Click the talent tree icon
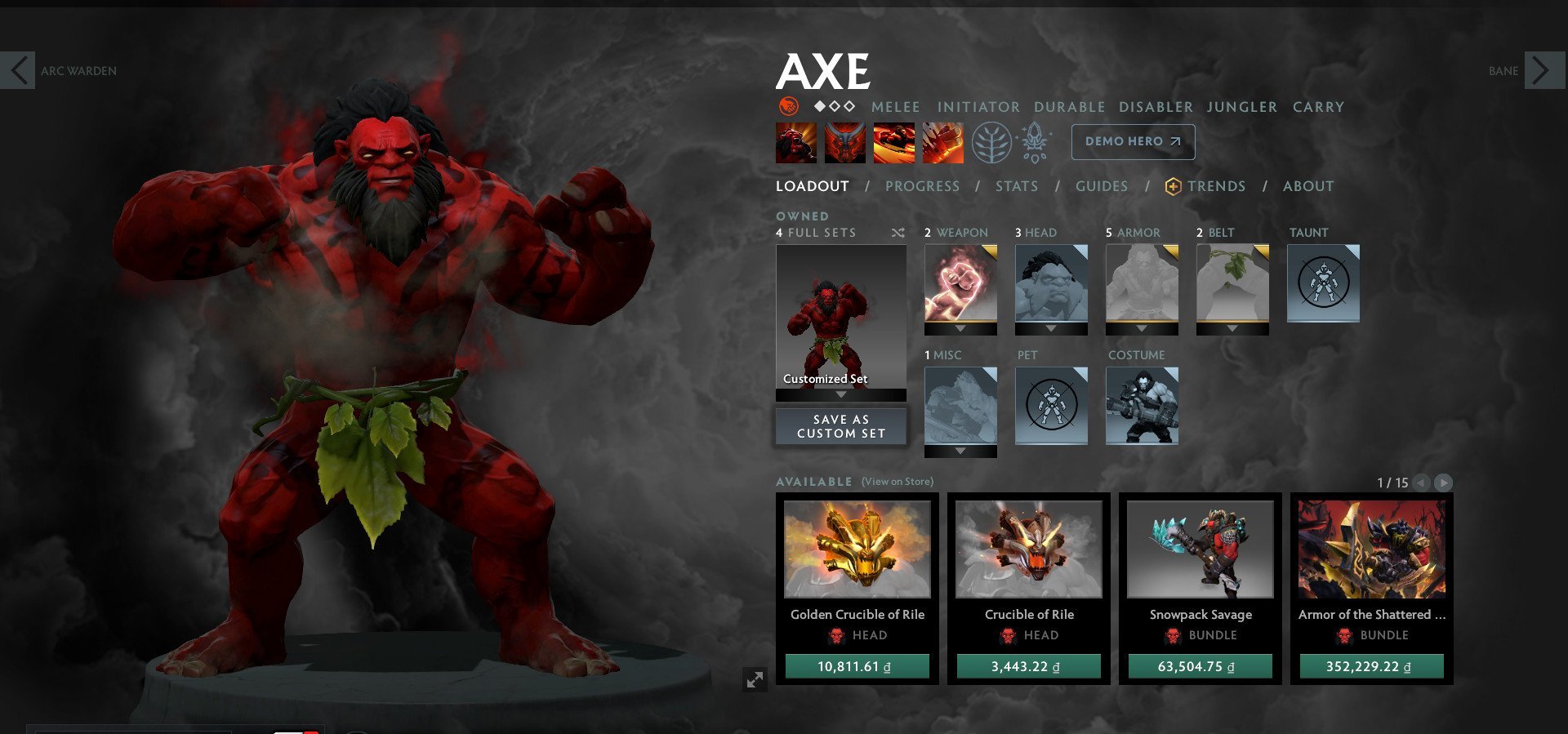 991,142
